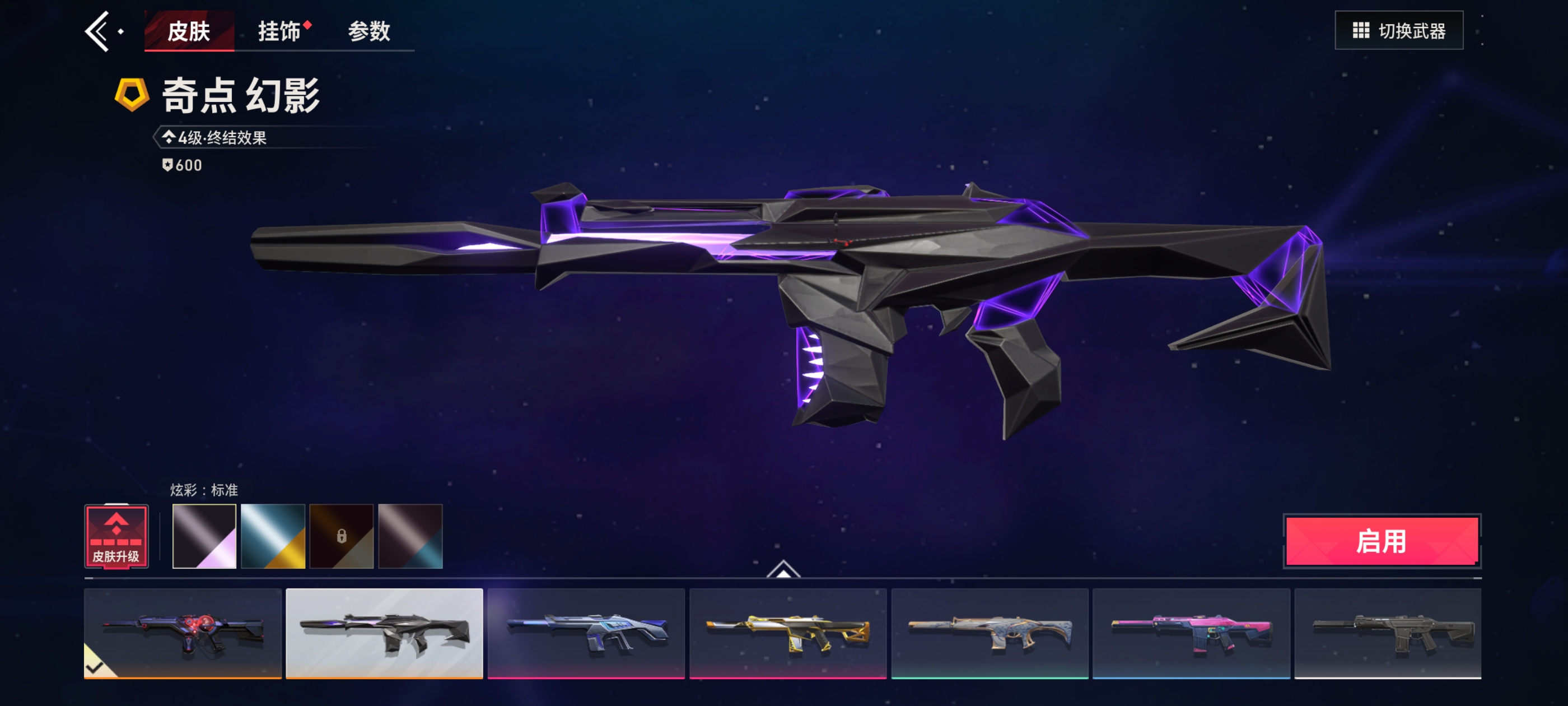Go back with the arrow button
This screenshot has width=1568, height=706.
tap(97, 31)
